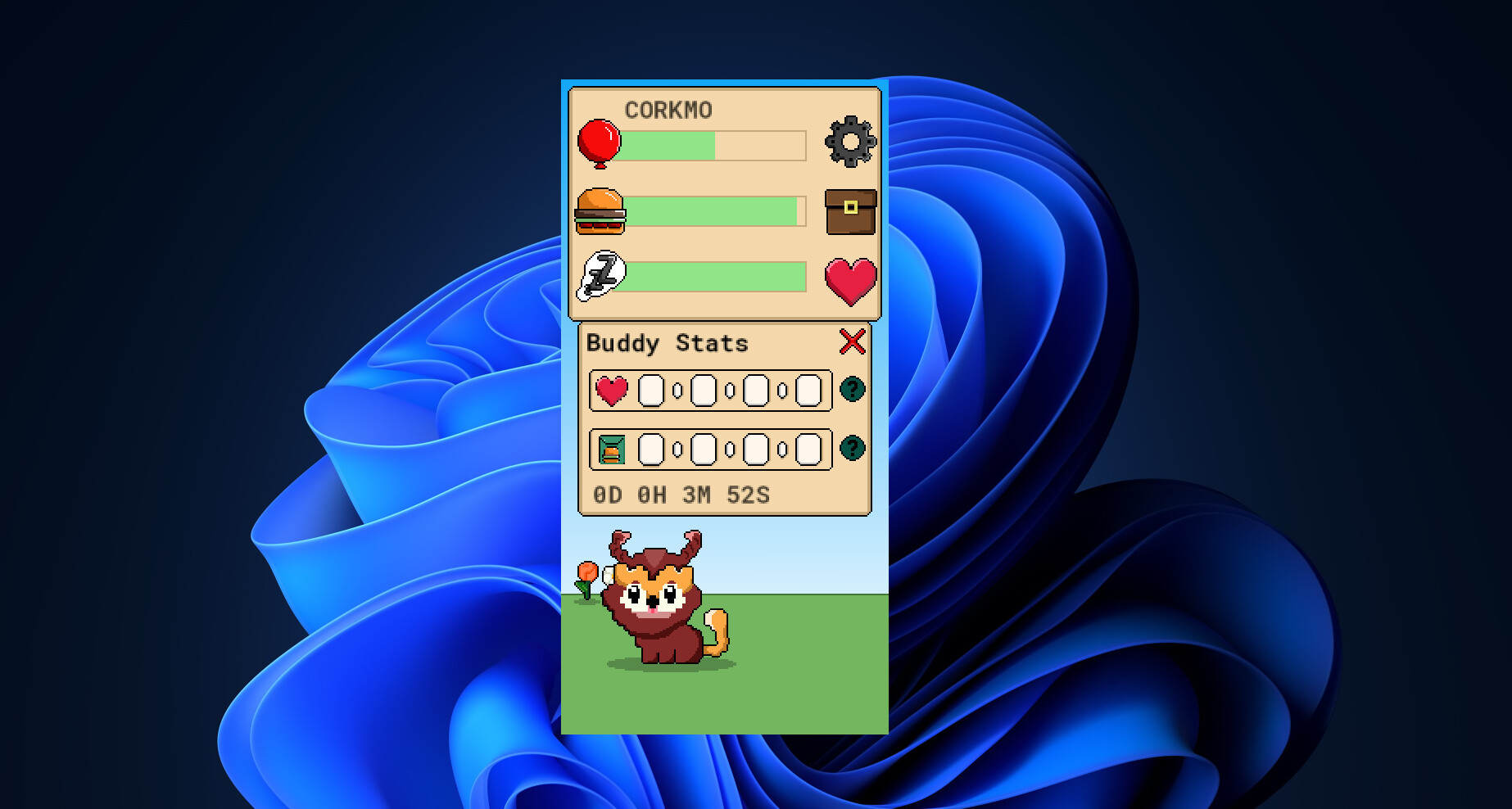
Task: Open help for the food stat row
Action: tap(852, 449)
